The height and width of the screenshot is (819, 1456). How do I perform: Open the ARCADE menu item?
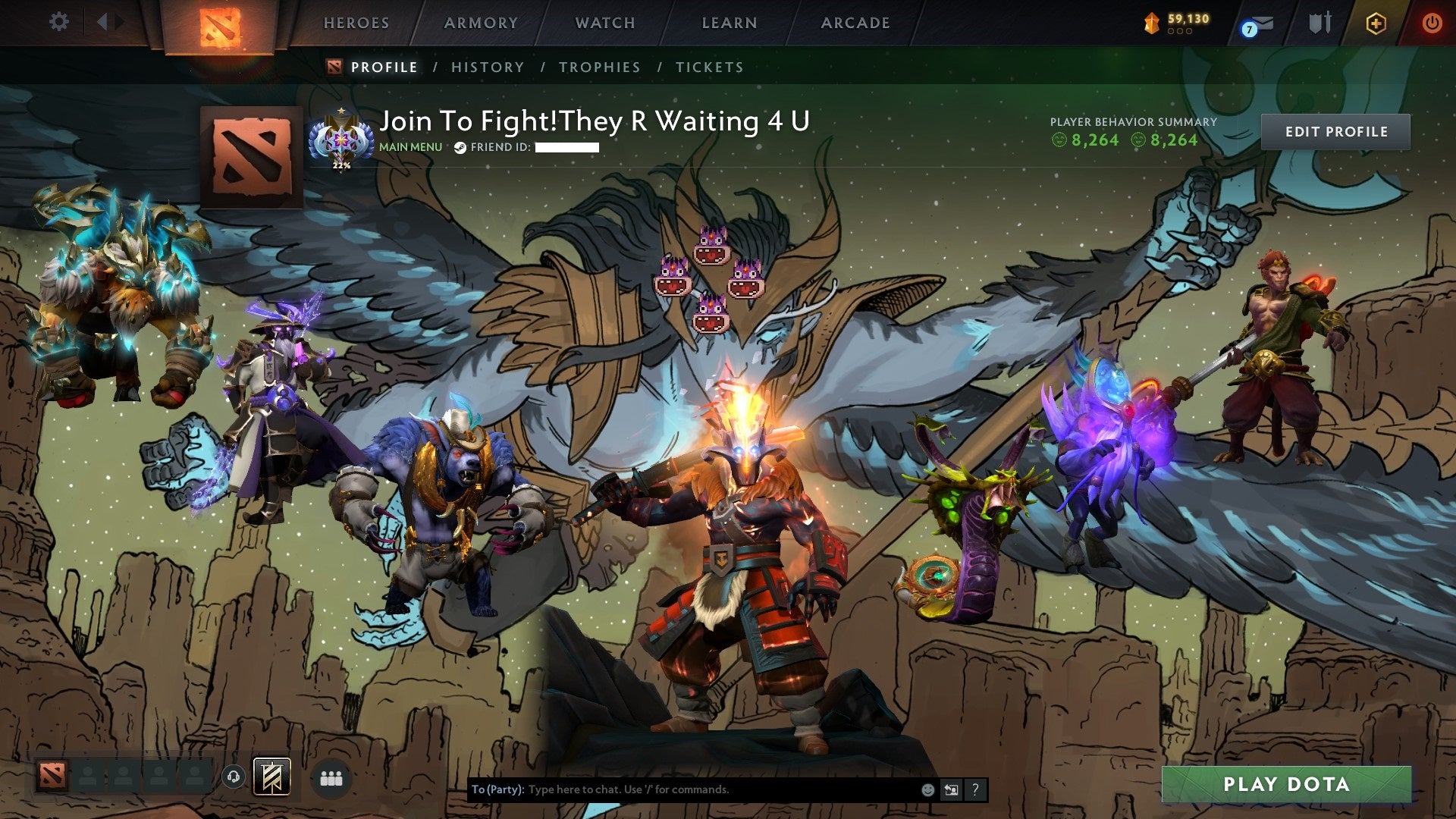(855, 23)
